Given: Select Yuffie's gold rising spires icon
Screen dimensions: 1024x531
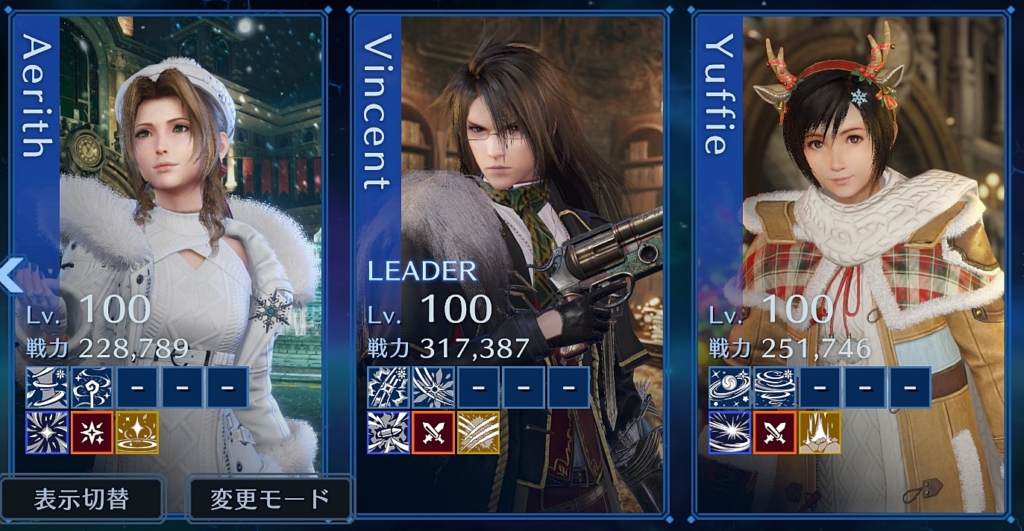Looking at the screenshot, I should (819, 432).
